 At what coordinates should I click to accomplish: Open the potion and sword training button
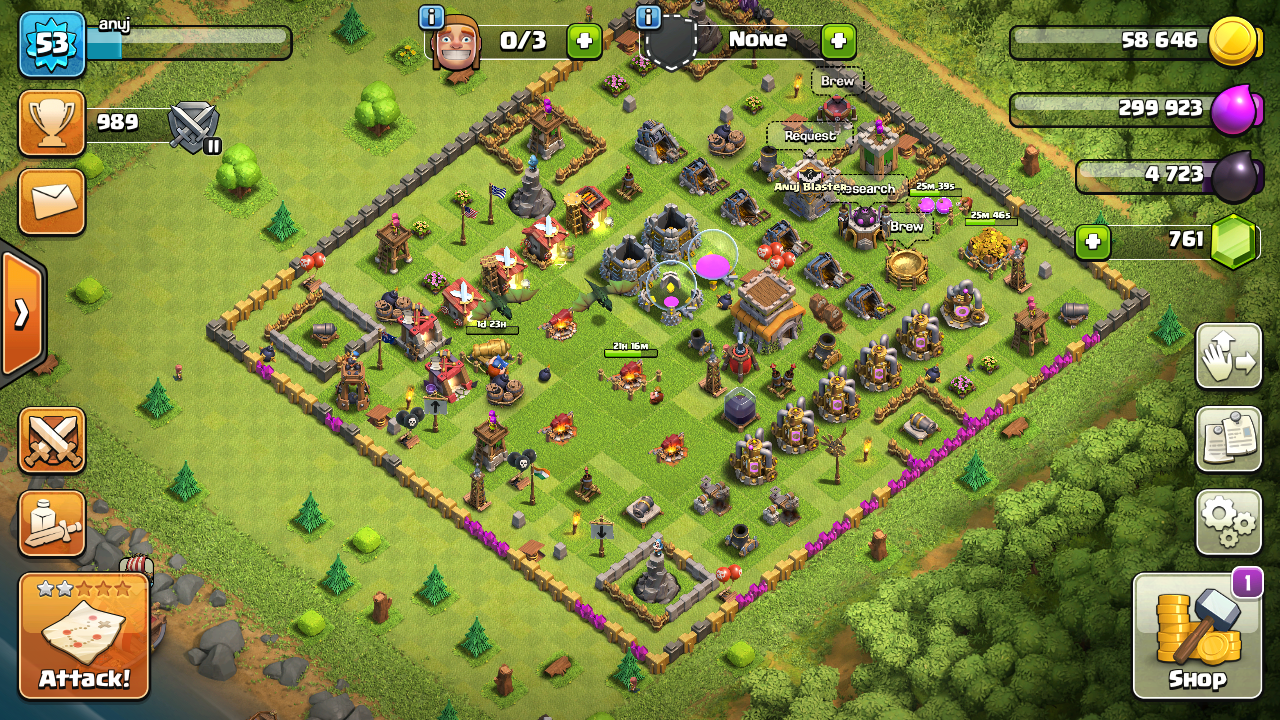52,523
